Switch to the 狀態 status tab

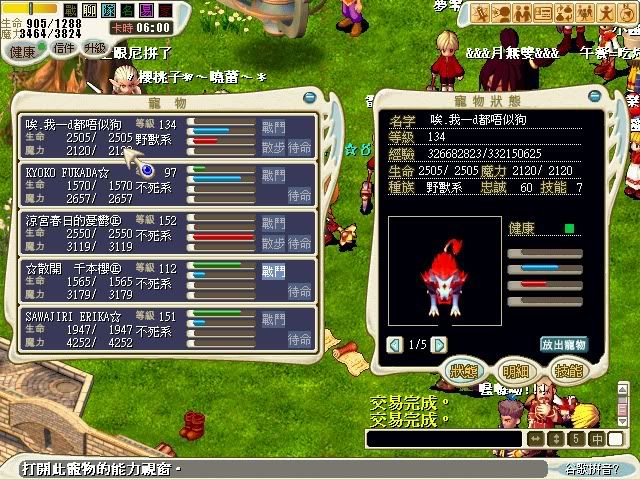tap(462, 371)
